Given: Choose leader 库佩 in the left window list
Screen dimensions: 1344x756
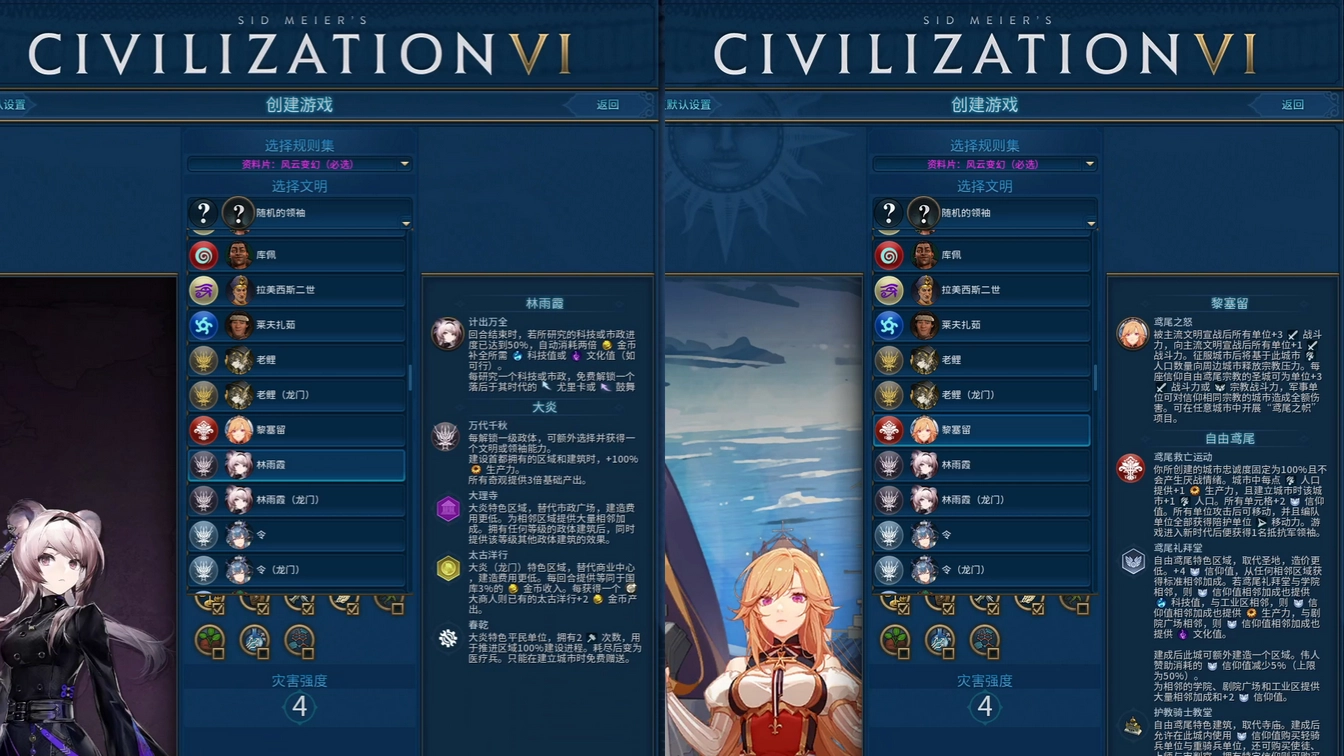Looking at the screenshot, I should tap(298, 255).
